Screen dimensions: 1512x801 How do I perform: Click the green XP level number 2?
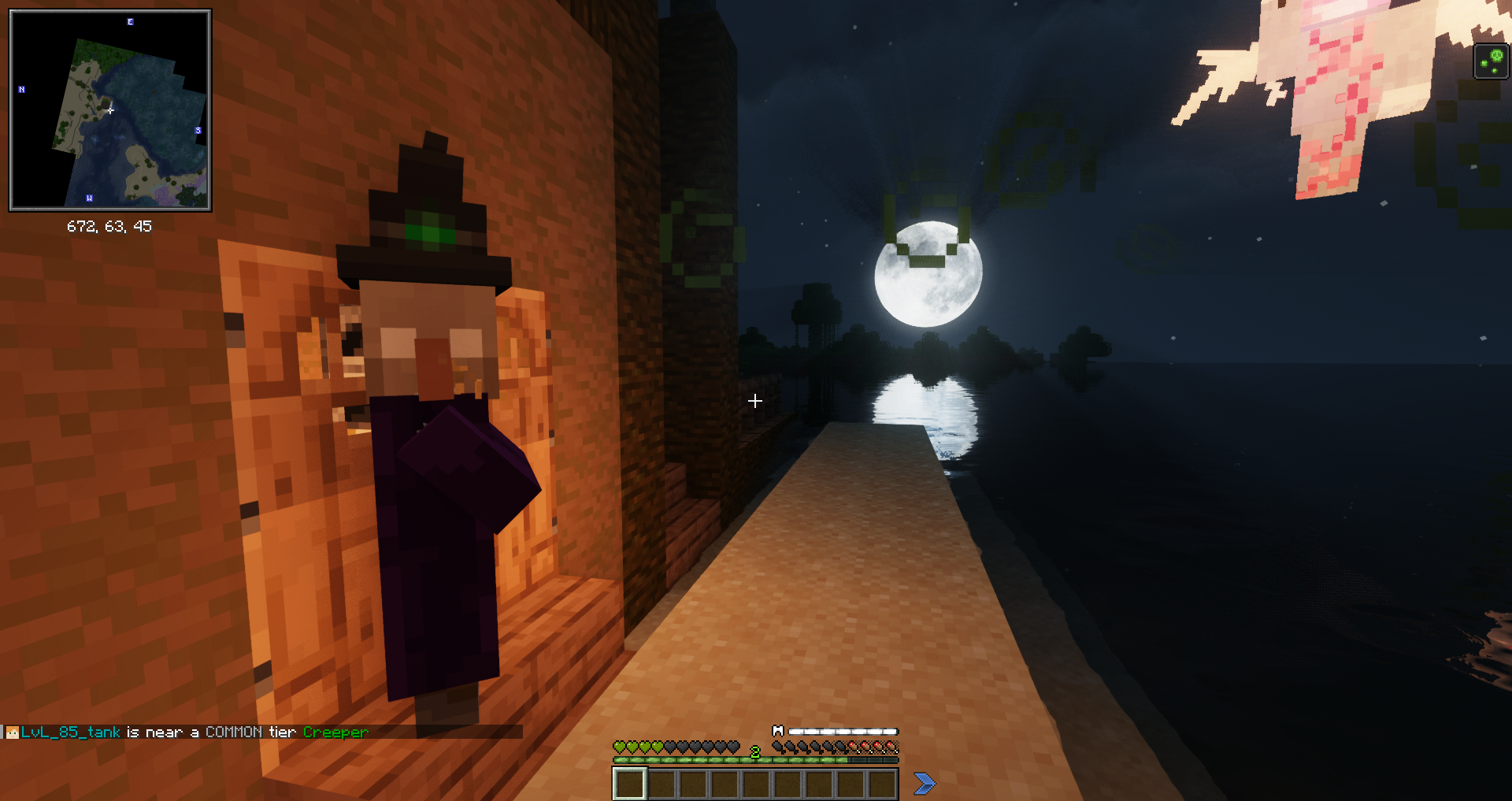[754, 751]
